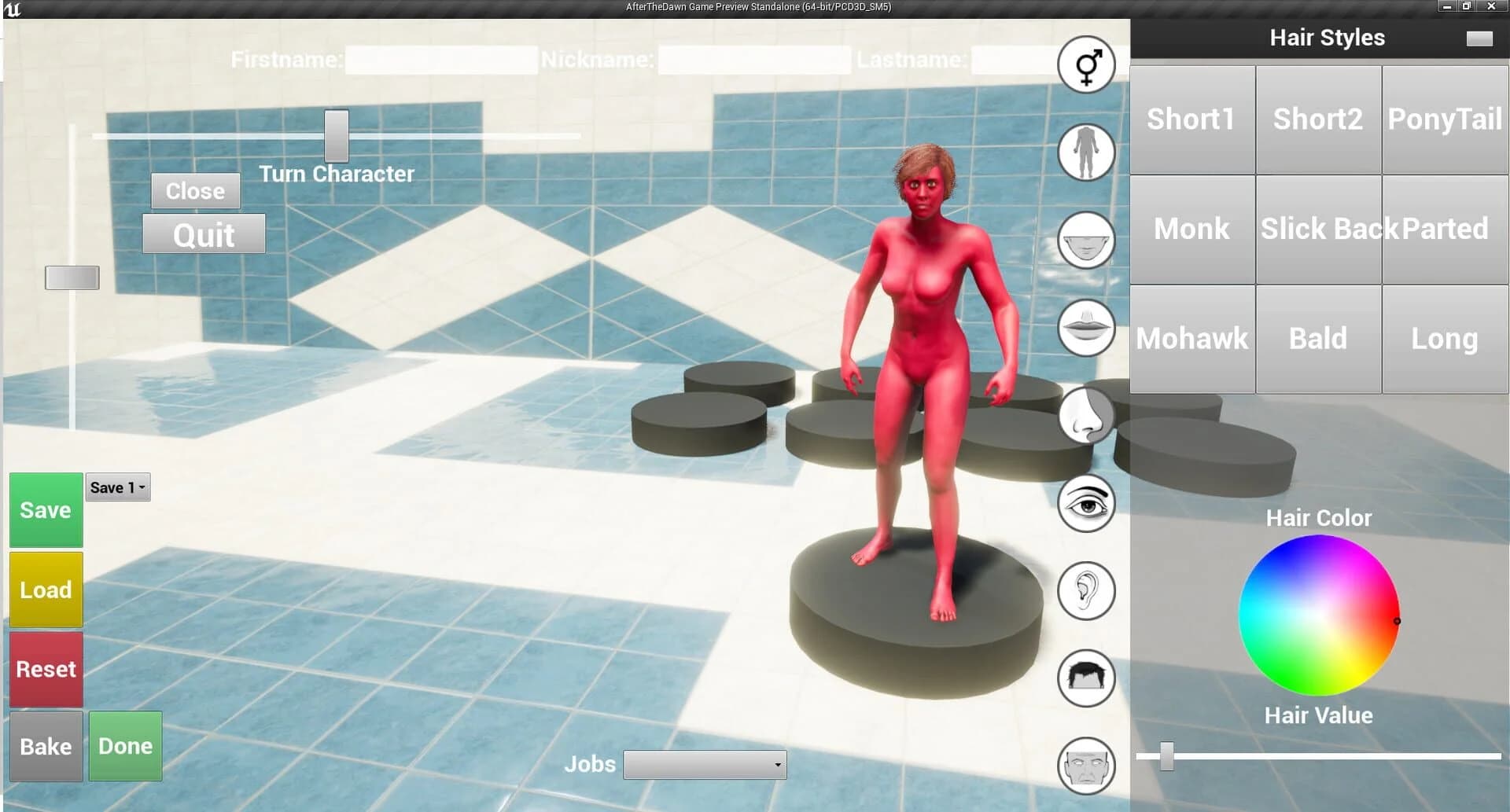Viewport: 1510px width, 812px height.
Task: Click the green Done button
Action: pos(124,746)
